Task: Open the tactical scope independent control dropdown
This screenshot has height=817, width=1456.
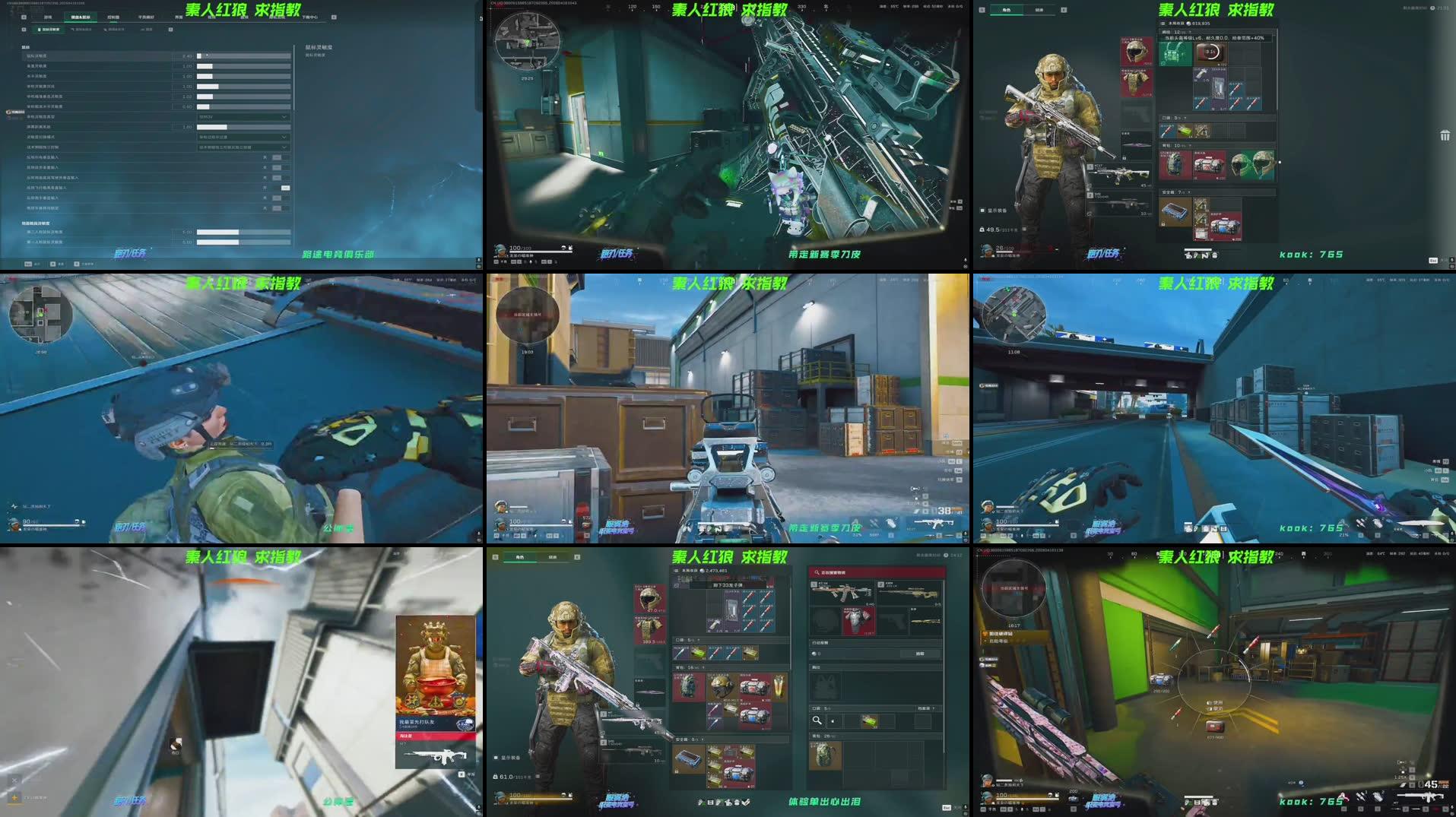Action: (243, 147)
